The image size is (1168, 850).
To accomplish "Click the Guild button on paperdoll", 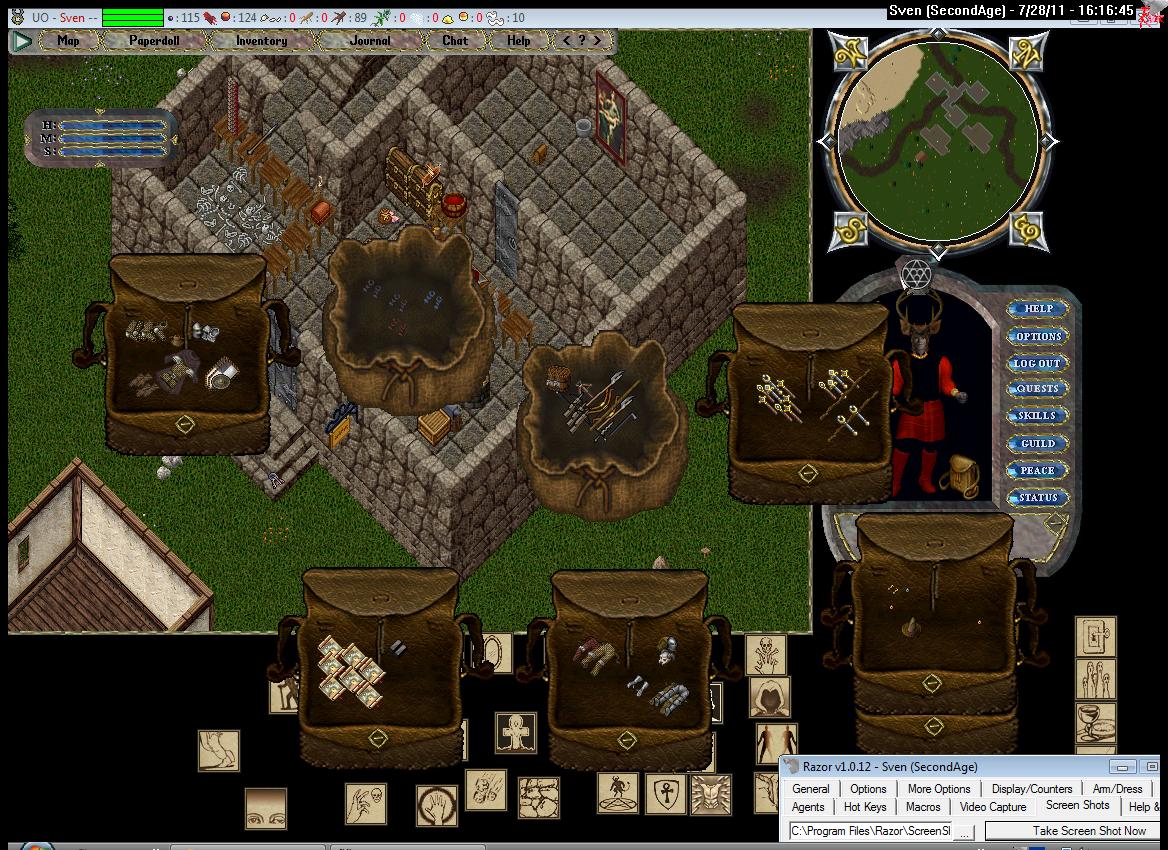I will coord(1037,443).
